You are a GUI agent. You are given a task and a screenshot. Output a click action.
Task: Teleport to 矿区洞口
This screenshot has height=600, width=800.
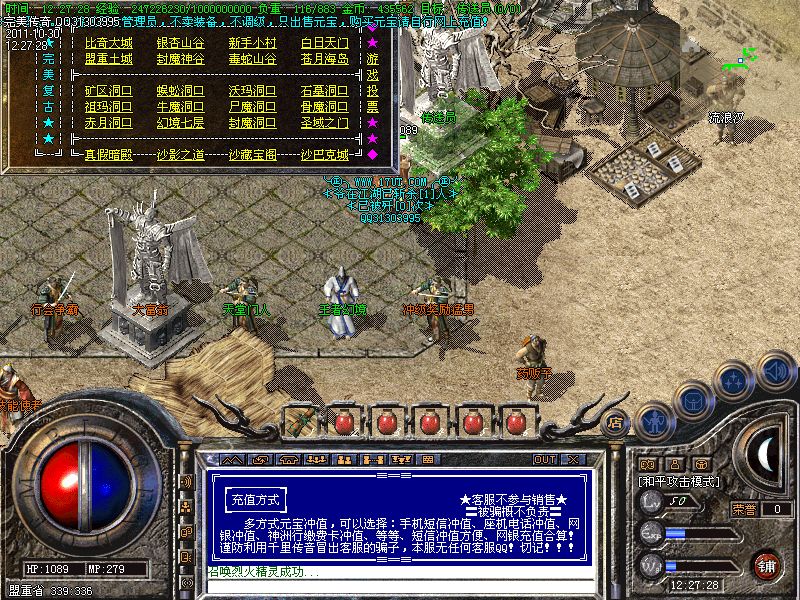(108, 91)
